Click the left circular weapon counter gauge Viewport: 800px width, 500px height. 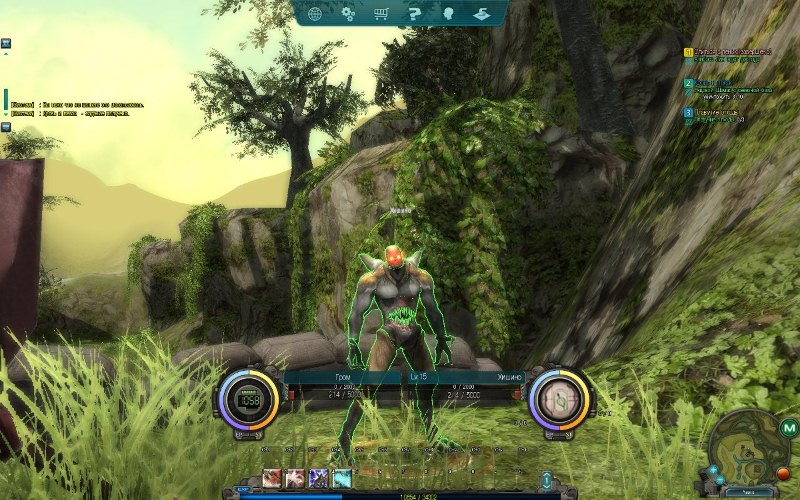tap(246, 398)
